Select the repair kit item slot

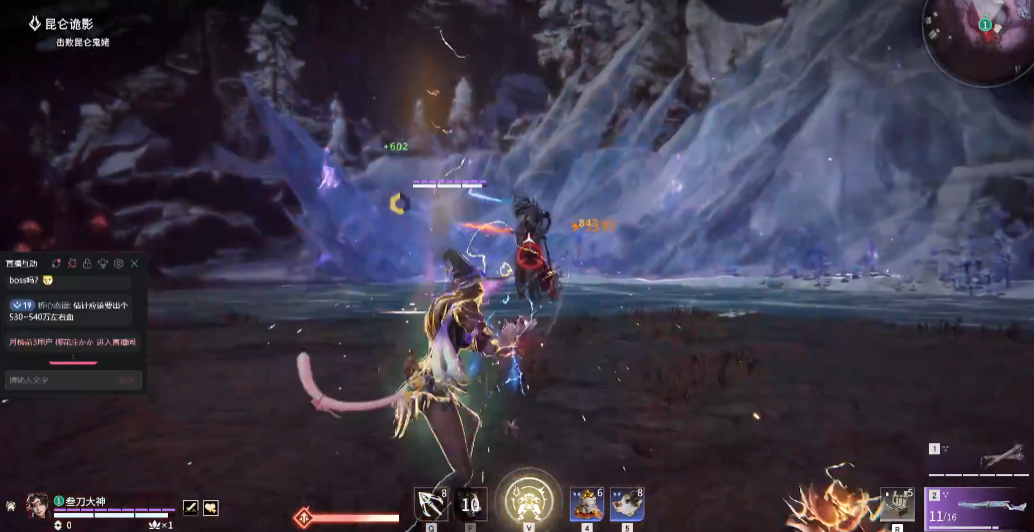(897, 503)
